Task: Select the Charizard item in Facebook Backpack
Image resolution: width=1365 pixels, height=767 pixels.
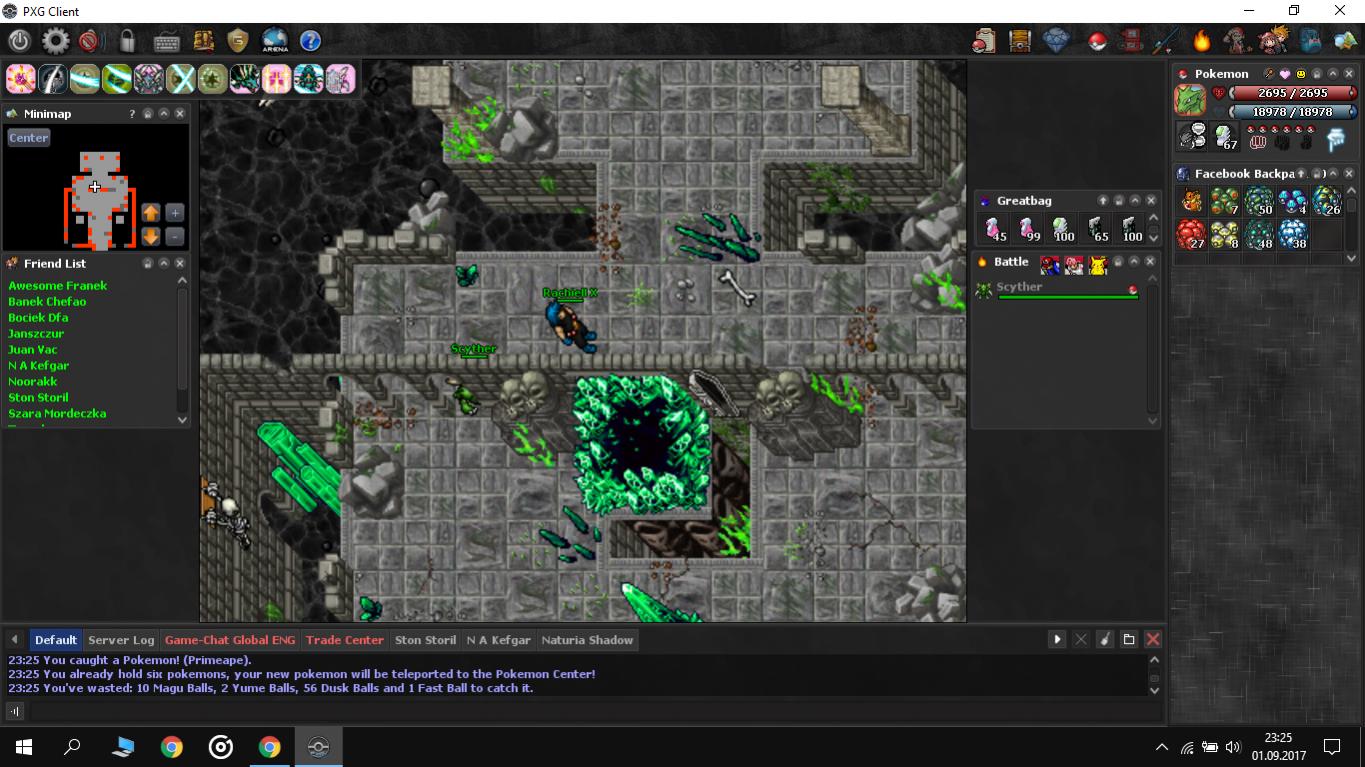Action: 1191,202
